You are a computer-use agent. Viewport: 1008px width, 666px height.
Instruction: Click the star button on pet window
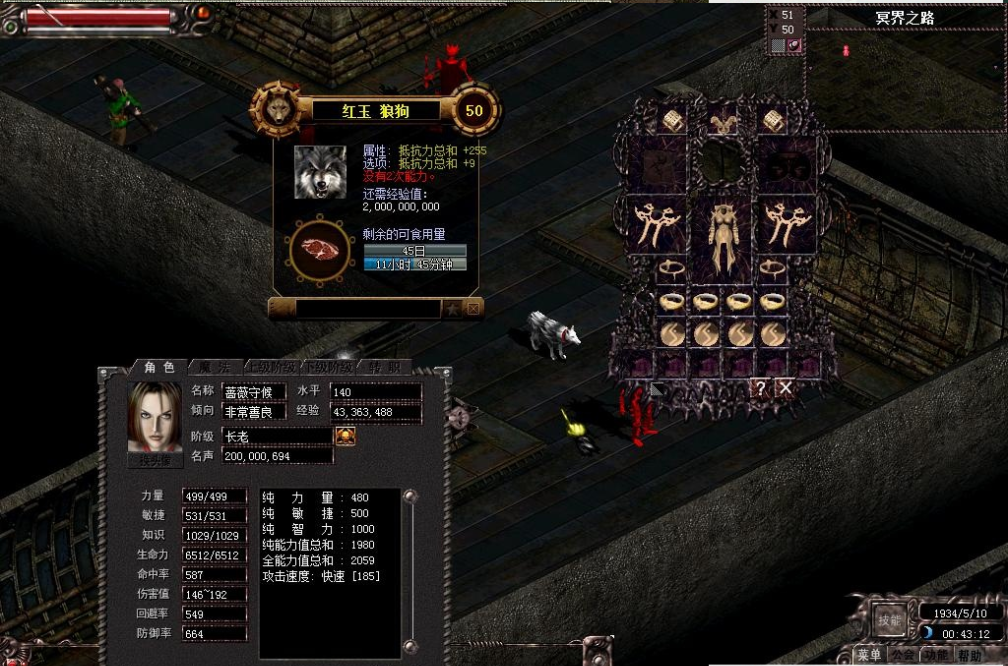453,309
